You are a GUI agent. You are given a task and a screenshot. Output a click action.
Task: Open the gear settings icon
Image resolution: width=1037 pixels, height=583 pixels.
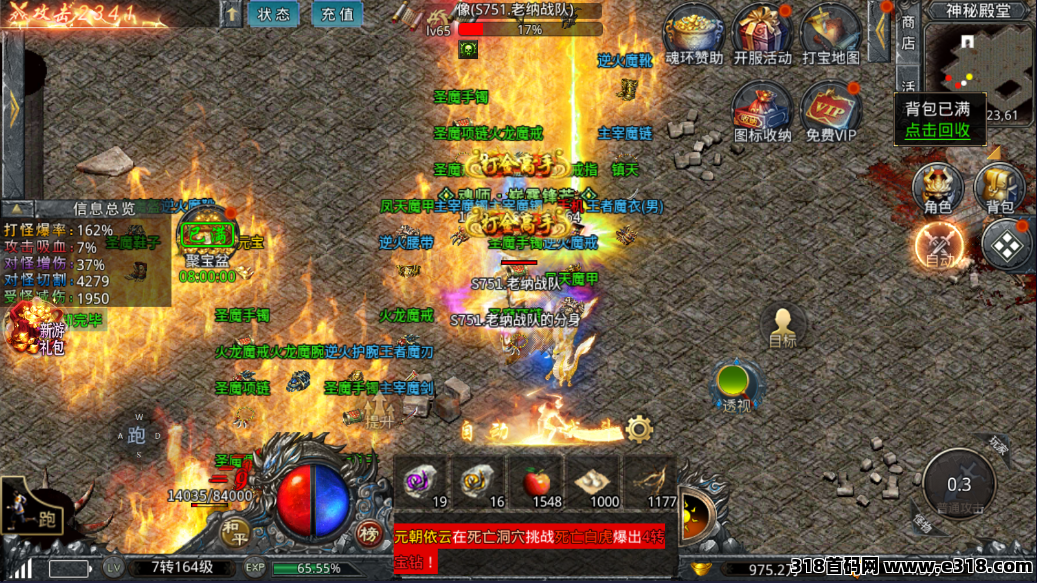[638, 430]
